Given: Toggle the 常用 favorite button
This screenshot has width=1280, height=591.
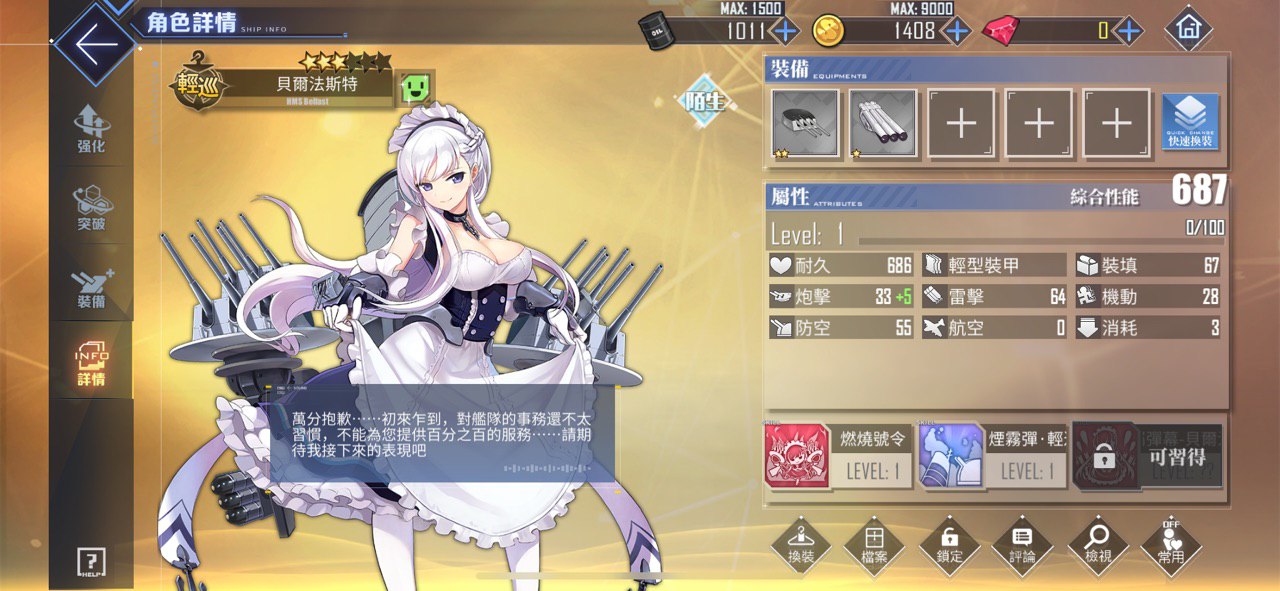Looking at the screenshot, I should 1171,546.
